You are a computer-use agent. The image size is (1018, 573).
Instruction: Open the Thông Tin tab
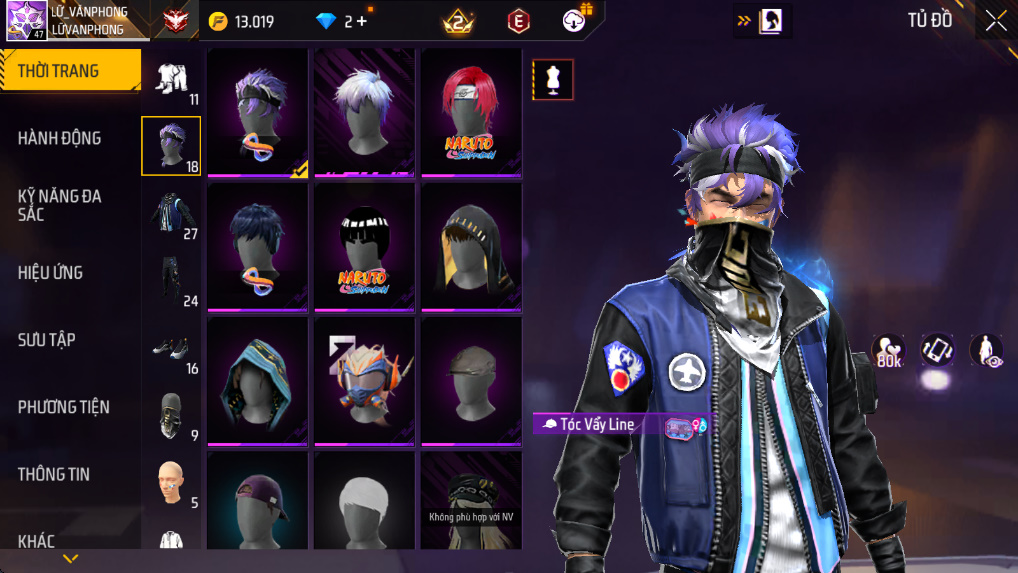pos(54,474)
